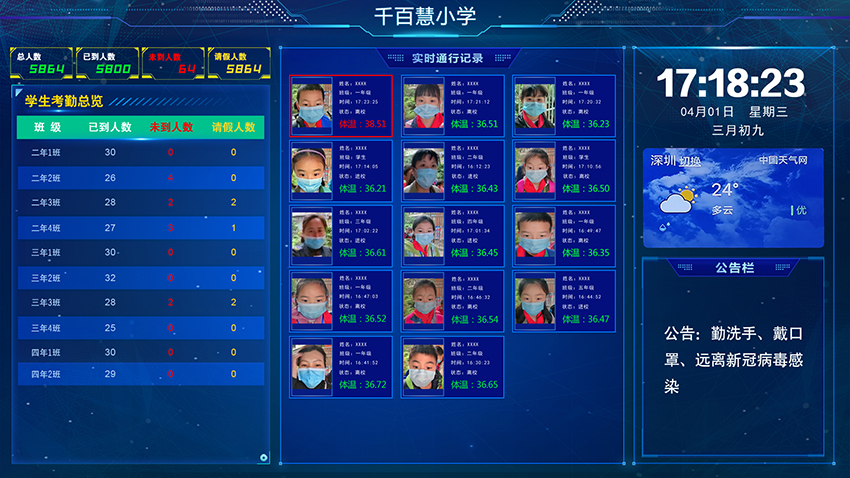Viewport: 850px width, 478px height.
Task: Click the small round icon below attendance table
Action: coord(264,459)
